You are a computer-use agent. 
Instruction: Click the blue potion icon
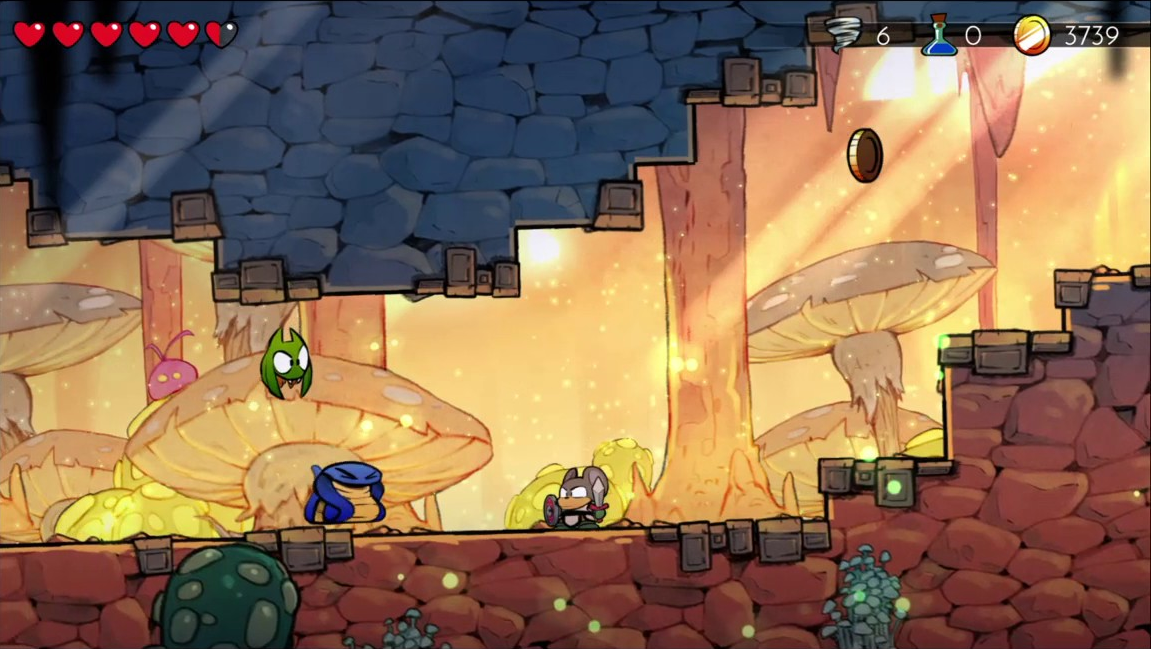point(939,35)
